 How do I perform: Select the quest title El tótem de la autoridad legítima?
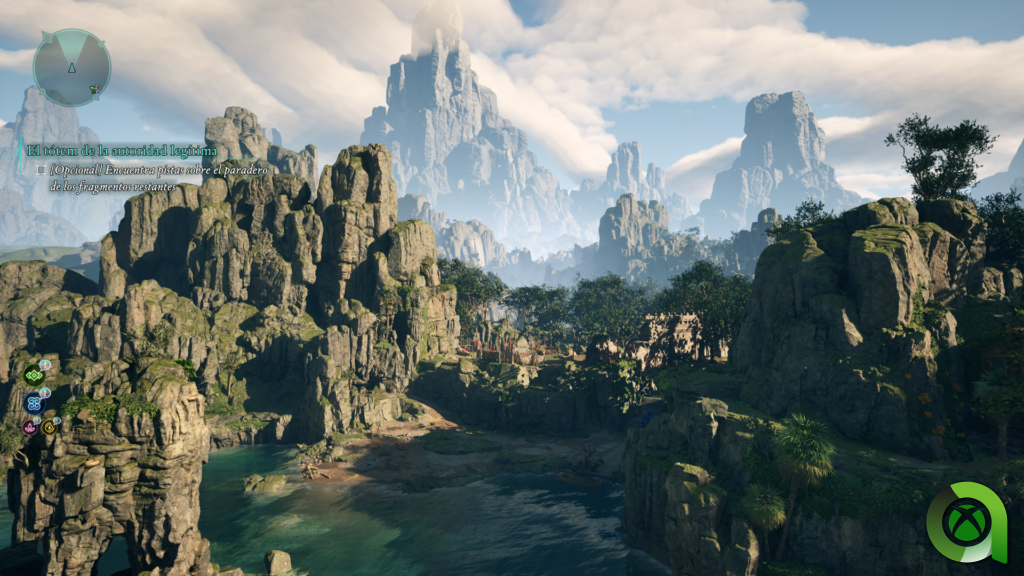coord(121,151)
